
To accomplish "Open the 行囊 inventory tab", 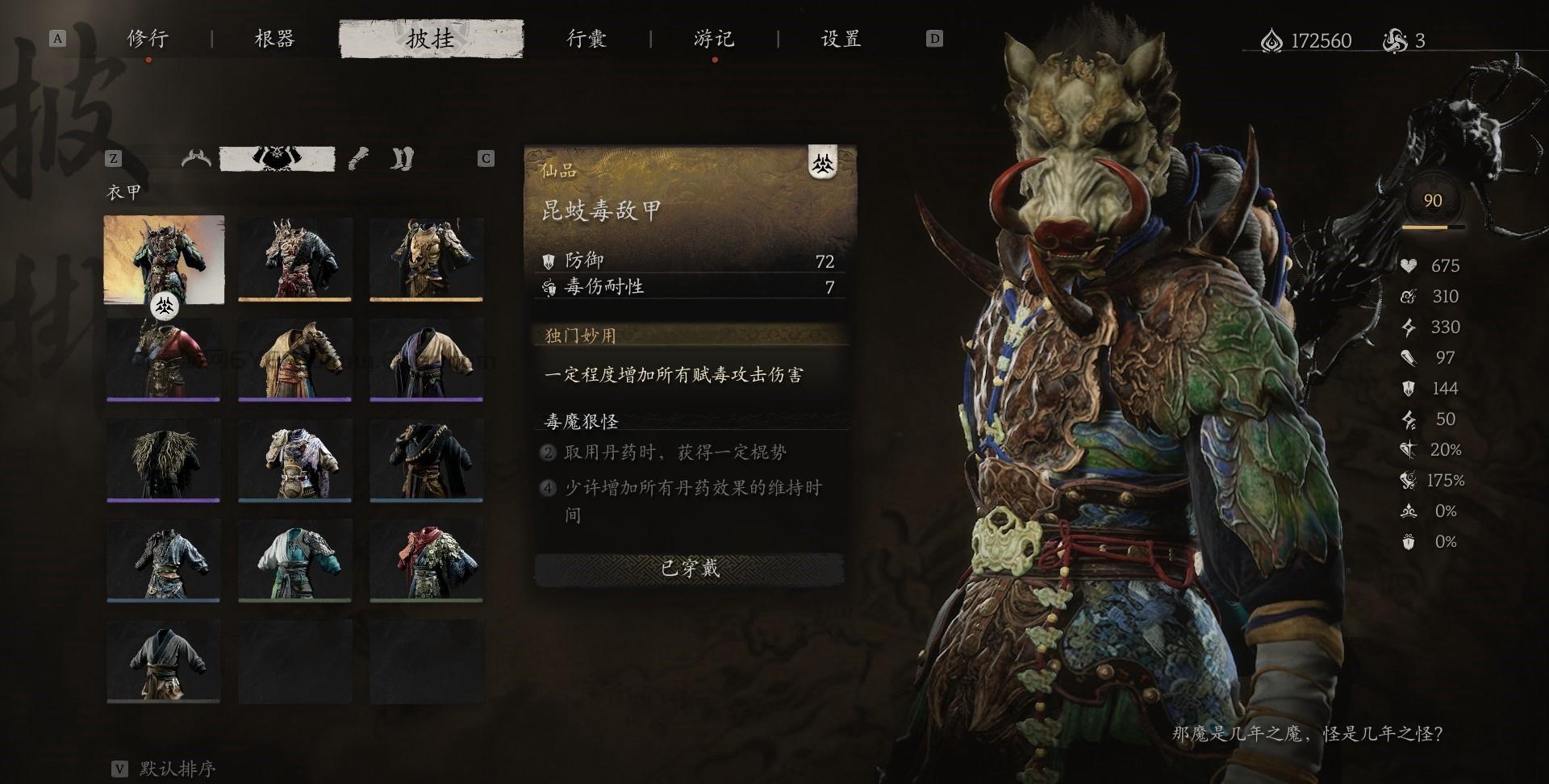I will coord(586,39).
